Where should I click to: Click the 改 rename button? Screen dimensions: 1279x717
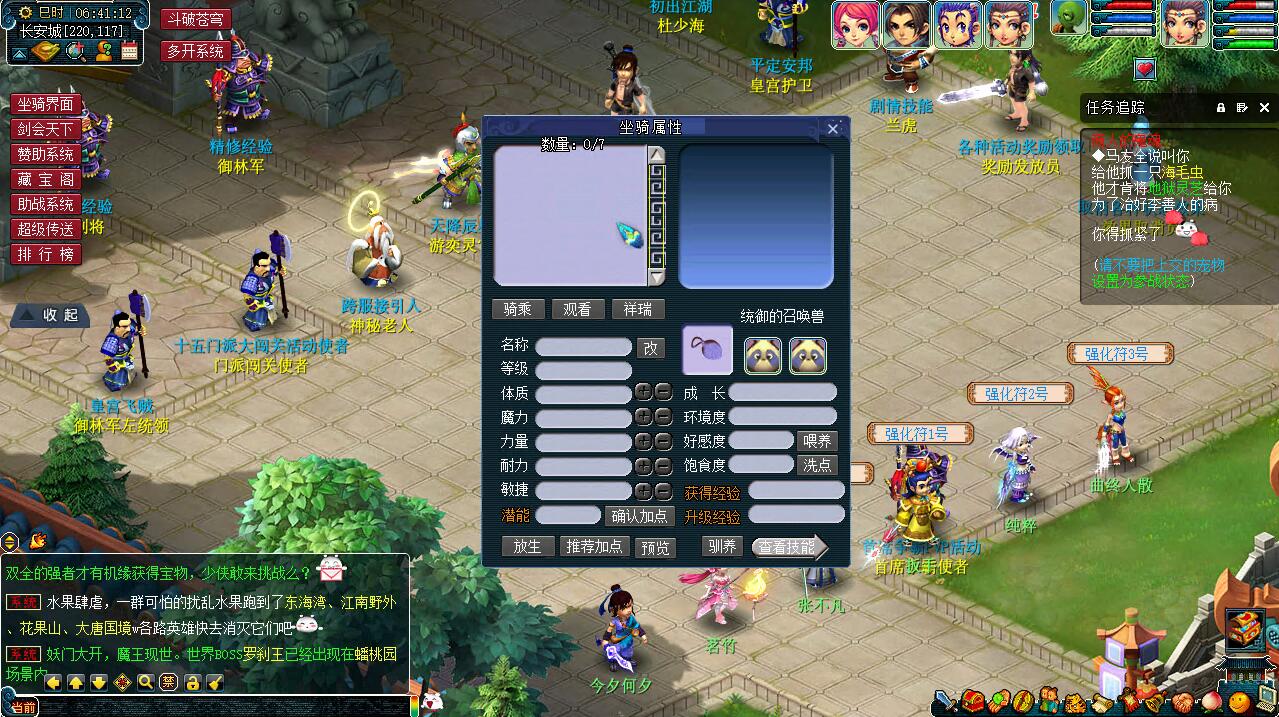[650, 347]
